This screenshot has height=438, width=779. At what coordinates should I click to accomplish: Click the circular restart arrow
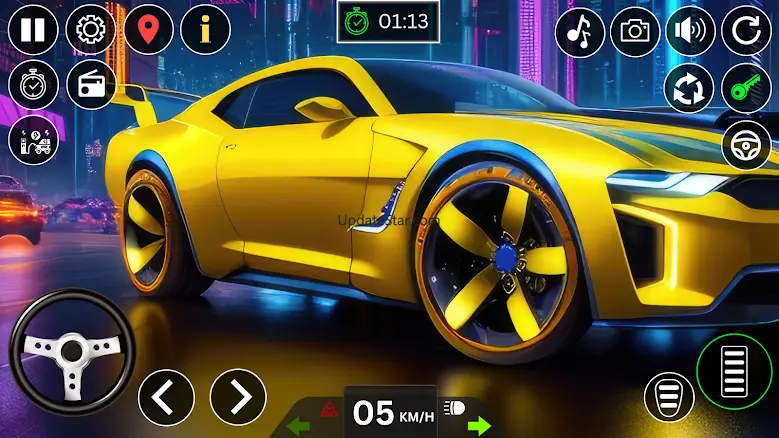pyautogui.click(x=747, y=32)
